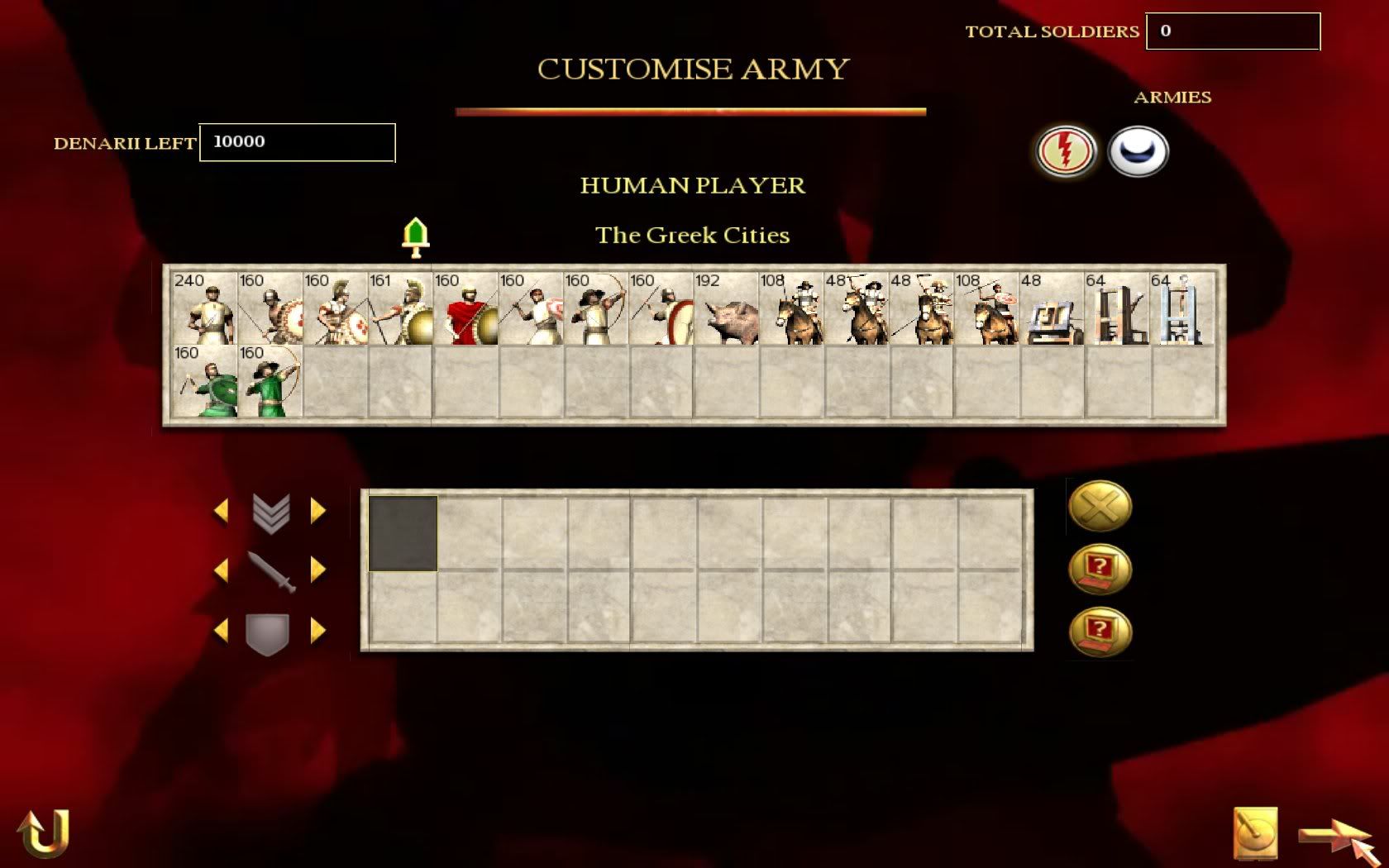Switch to the white crescent army
Screen dimensions: 1389x868
1138,151
